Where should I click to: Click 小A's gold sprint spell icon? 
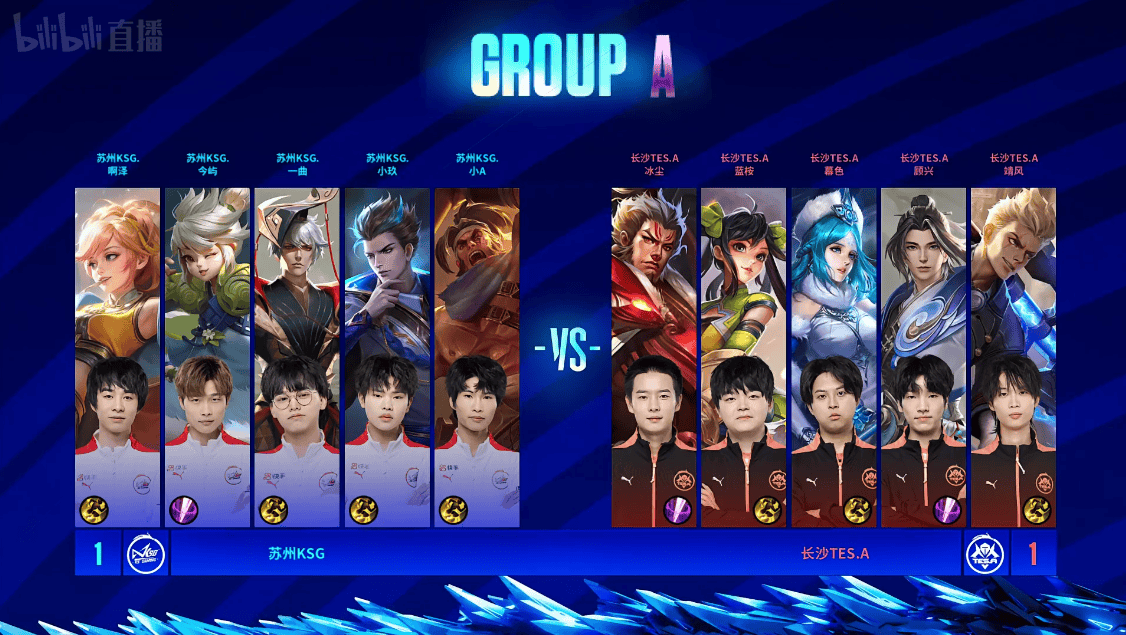[453, 510]
